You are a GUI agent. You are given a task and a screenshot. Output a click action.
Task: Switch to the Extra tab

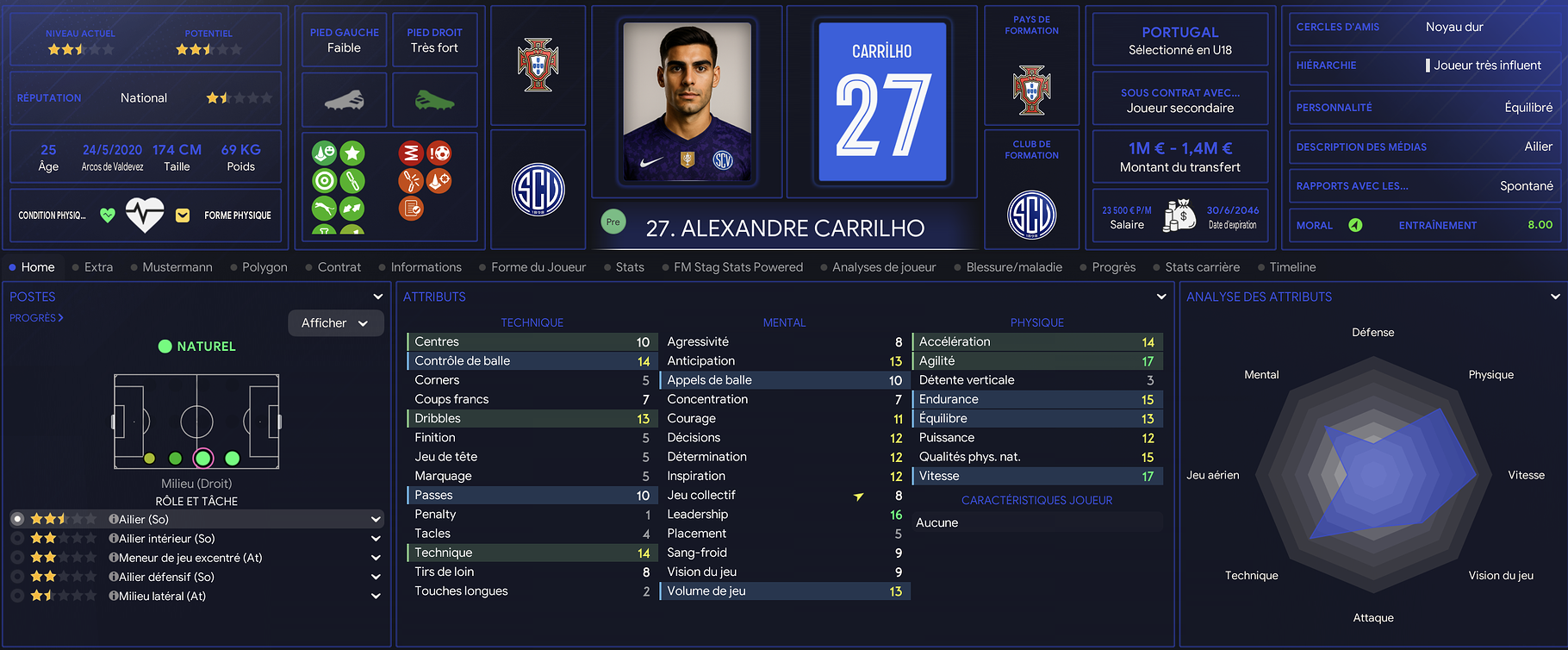pyautogui.click(x=98, y=267)
